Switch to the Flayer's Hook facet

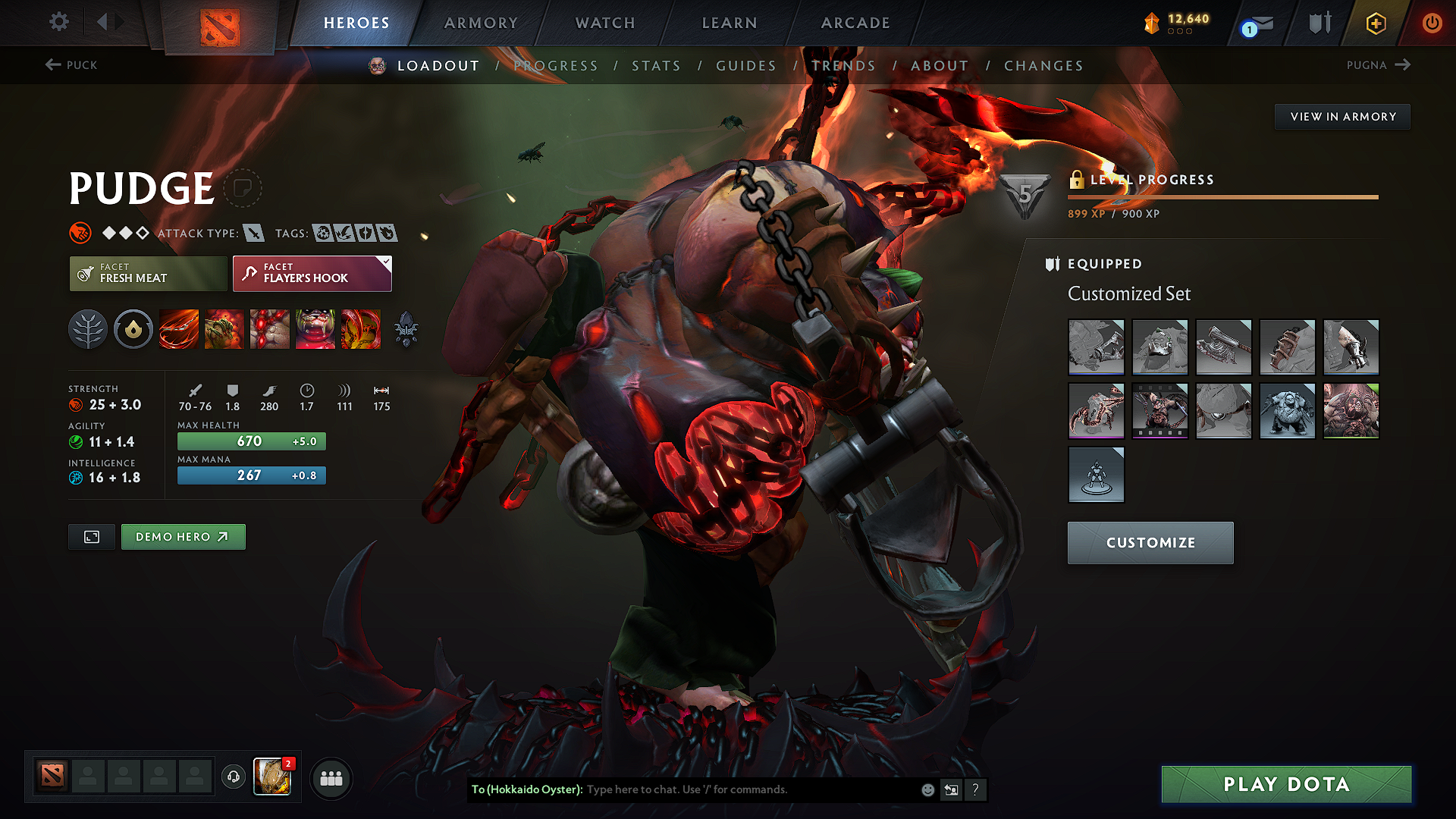click(x=312, y=274)
